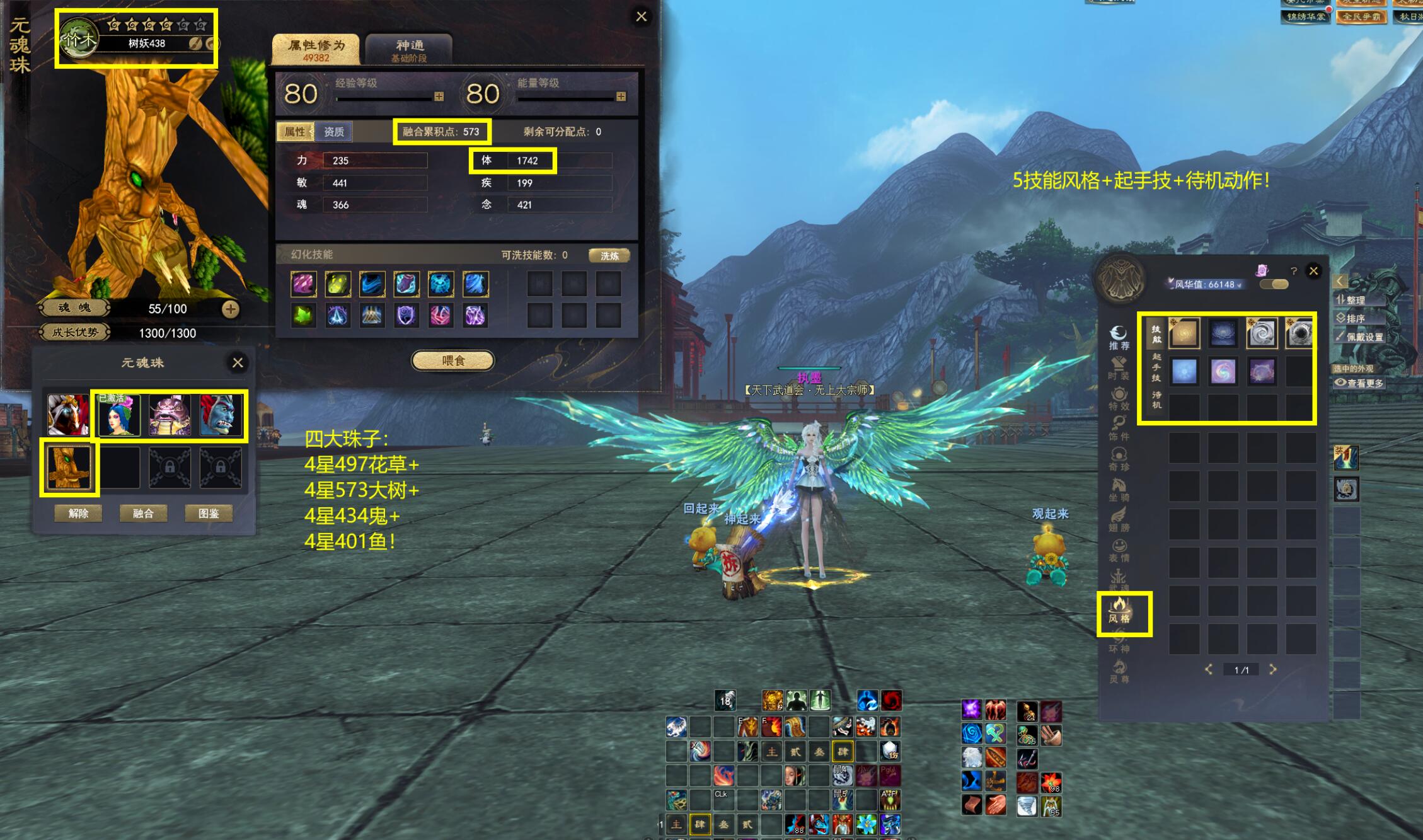Select the blue-haired flower lady orb
The height and width of the screenshot is (840, 1423).
pos(119,415)
